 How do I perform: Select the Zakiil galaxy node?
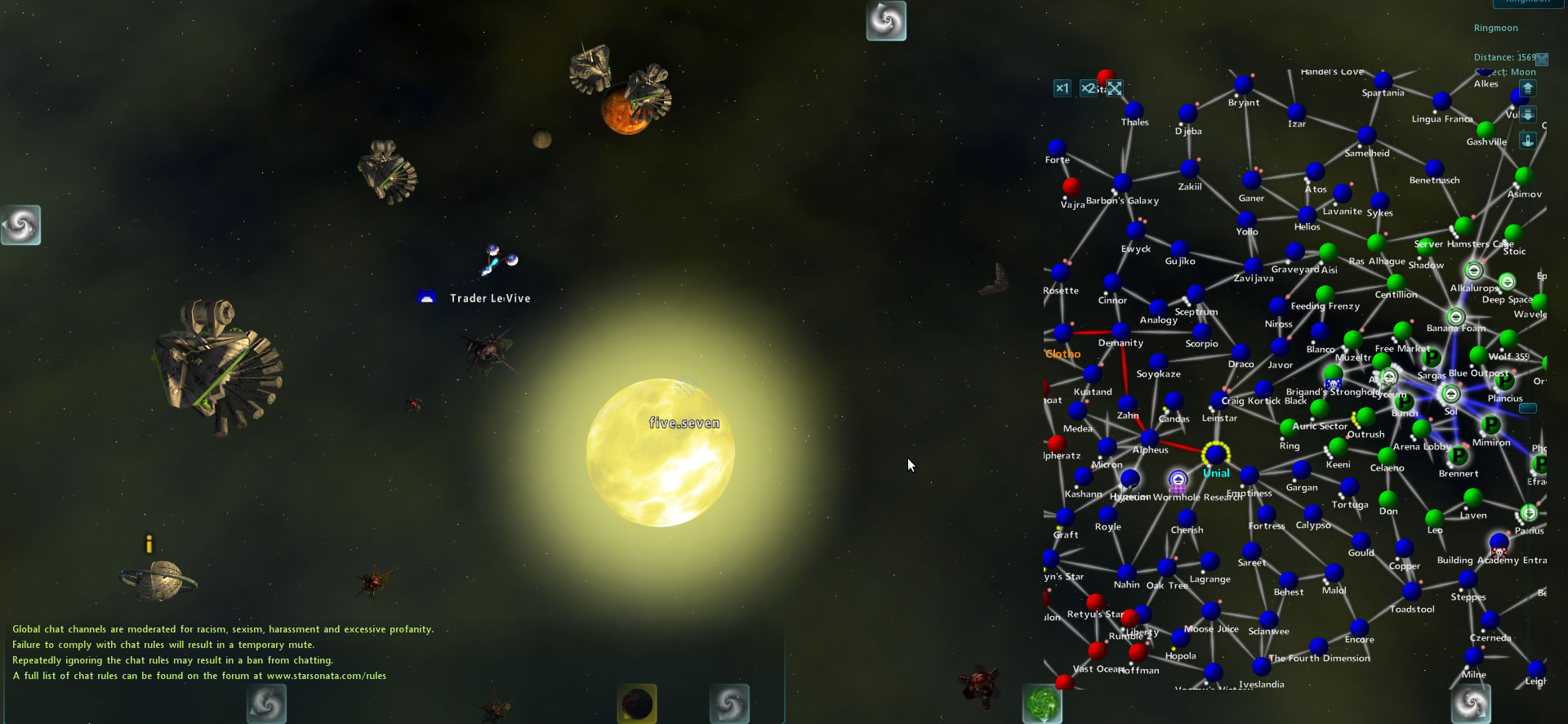tap(1190, 169)
